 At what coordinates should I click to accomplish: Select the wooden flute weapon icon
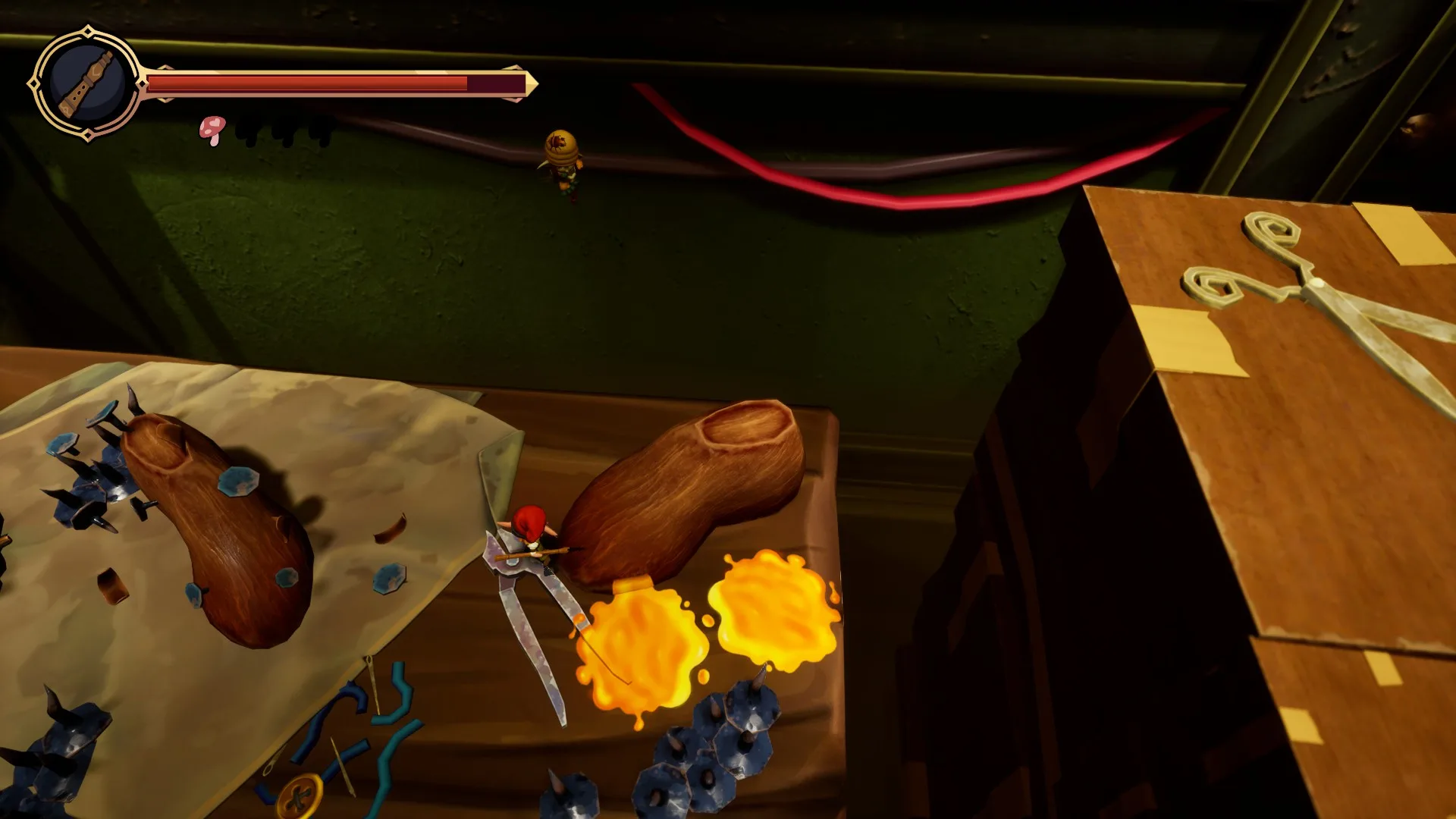pyautogui.click(x=86, y=83)
